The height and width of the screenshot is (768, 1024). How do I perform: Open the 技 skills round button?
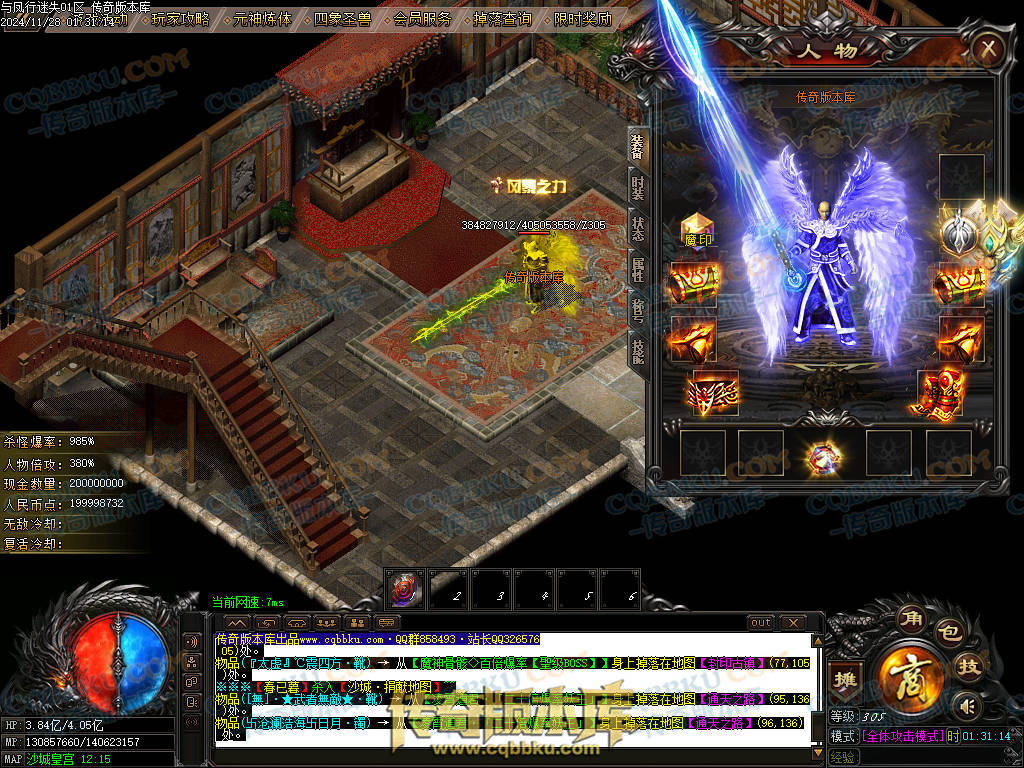pos(969,666)
